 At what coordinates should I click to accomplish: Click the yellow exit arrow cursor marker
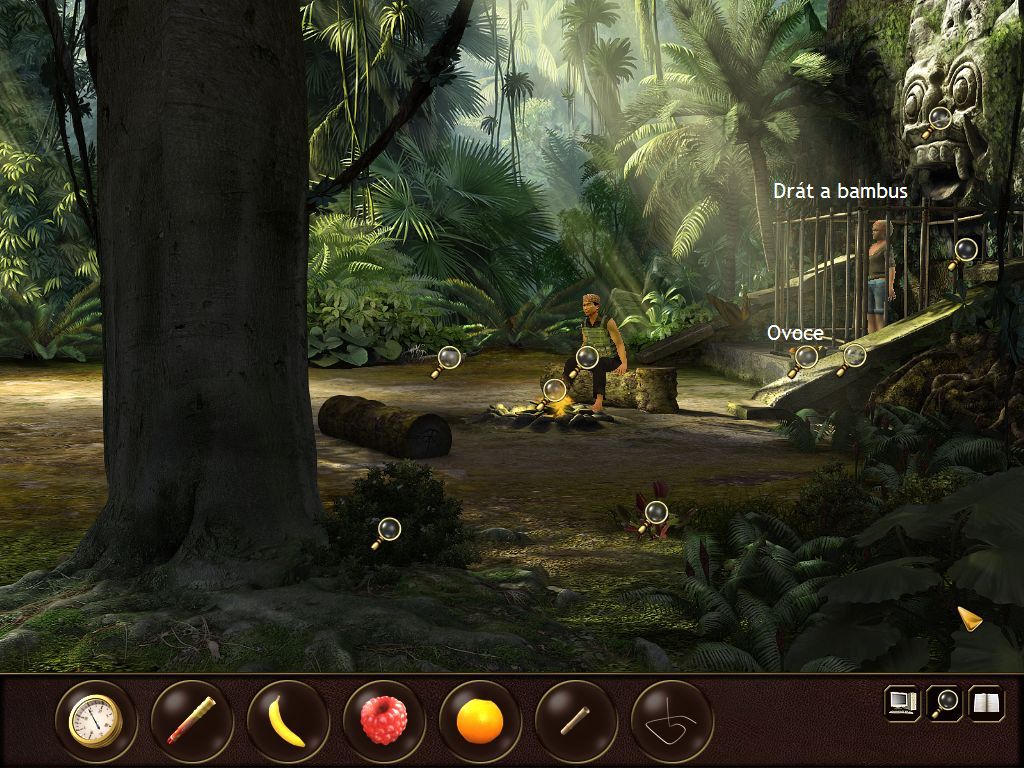coord(968,618)
